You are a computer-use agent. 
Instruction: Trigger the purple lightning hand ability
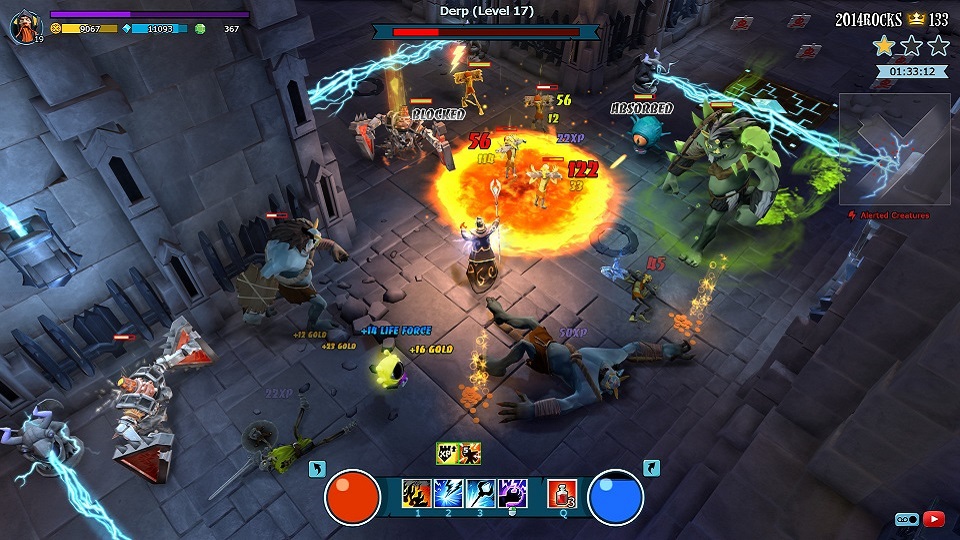[x=512, y=493]
